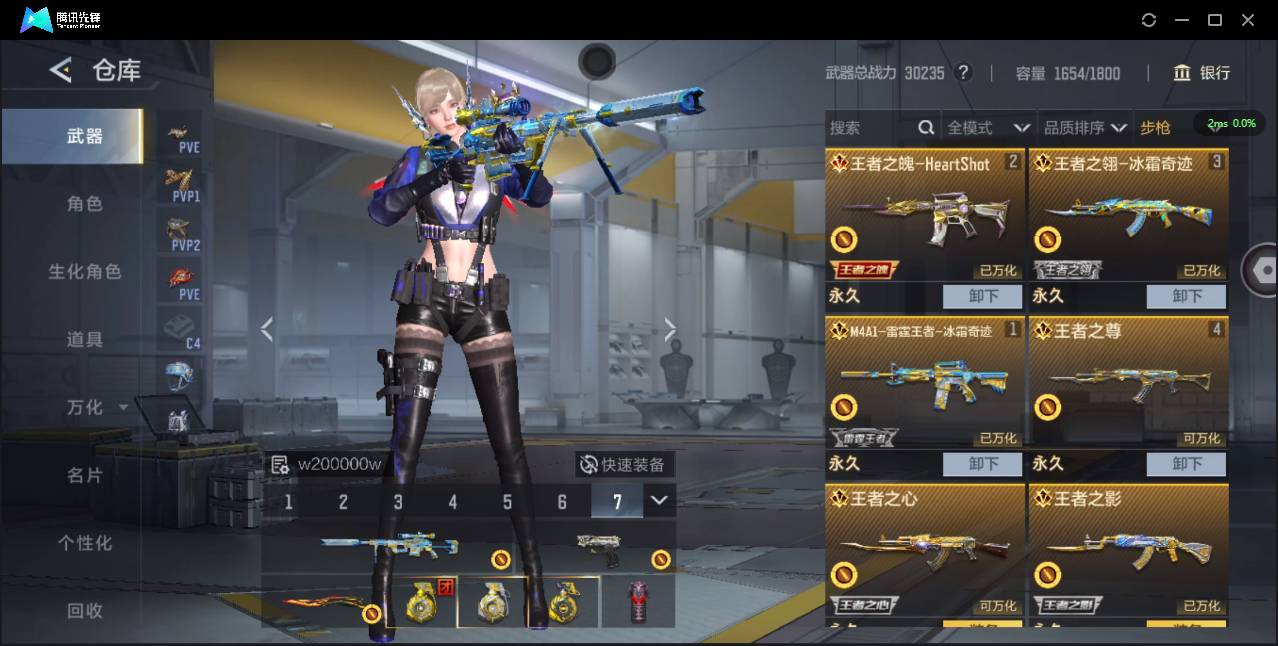Image resolution: width=1278 pixels, height=646 pixels.
Task: Show the next character view with right arrow
Action: (x=670, y=329)
